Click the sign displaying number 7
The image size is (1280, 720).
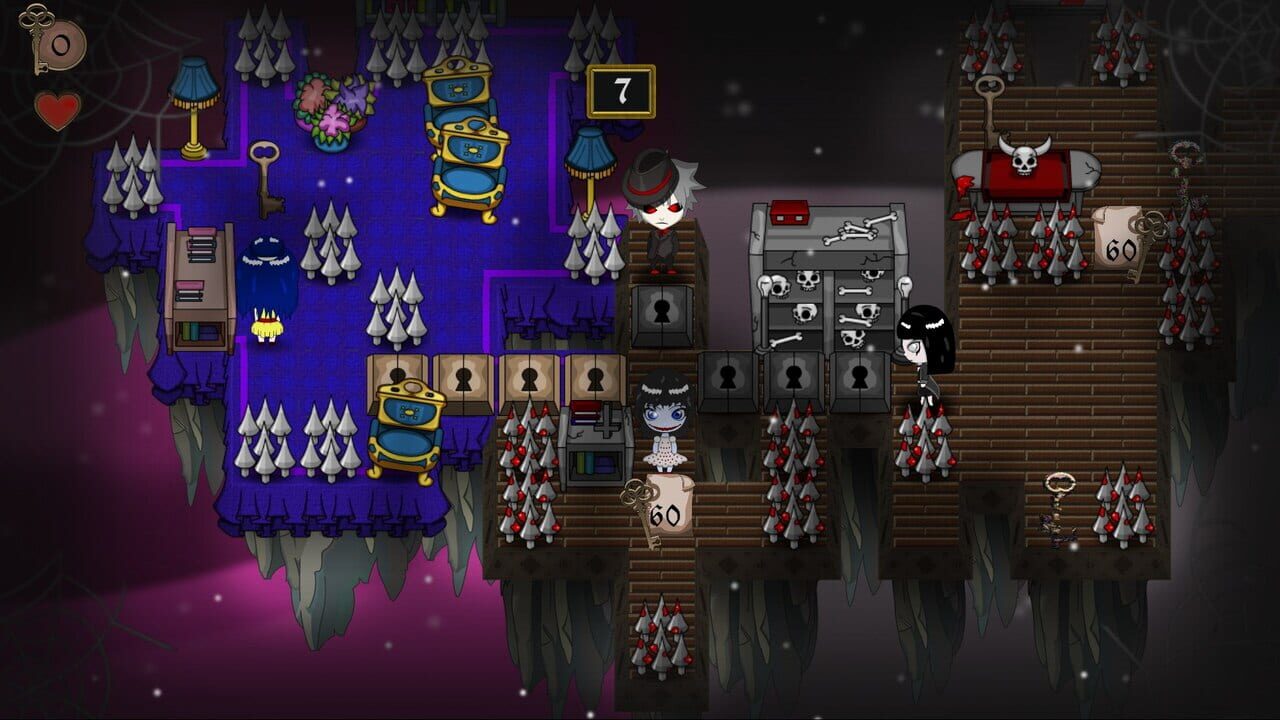pyautogui.click(x=620, y=90)
